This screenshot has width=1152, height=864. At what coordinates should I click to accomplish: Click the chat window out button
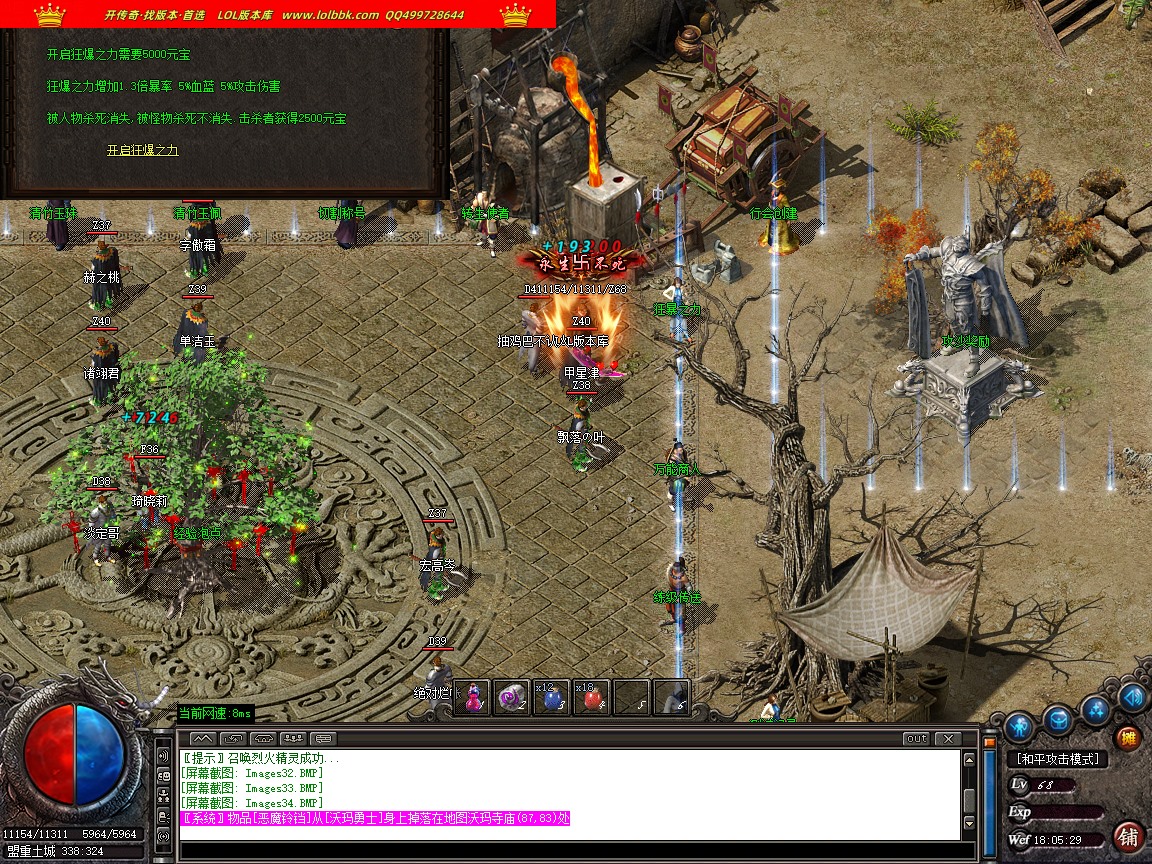point(915,739)
